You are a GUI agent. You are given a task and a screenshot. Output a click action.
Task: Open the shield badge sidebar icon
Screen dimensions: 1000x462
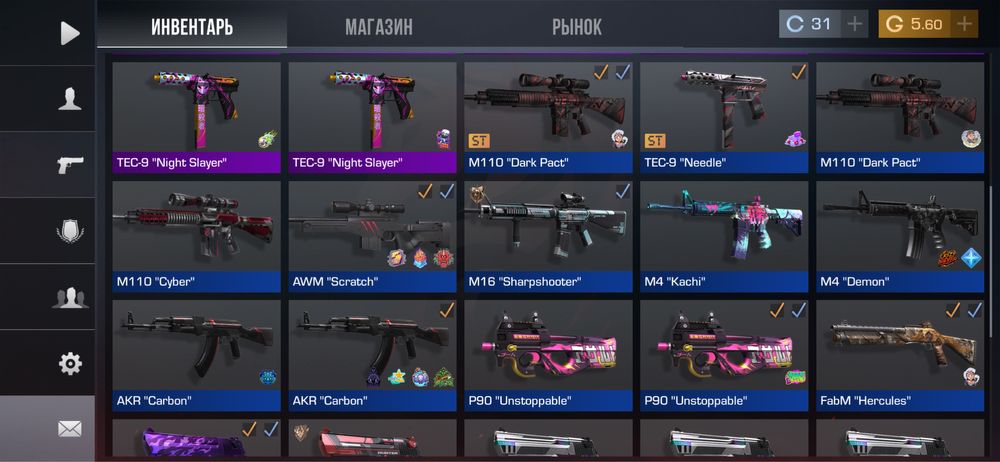tap(69, 231)
